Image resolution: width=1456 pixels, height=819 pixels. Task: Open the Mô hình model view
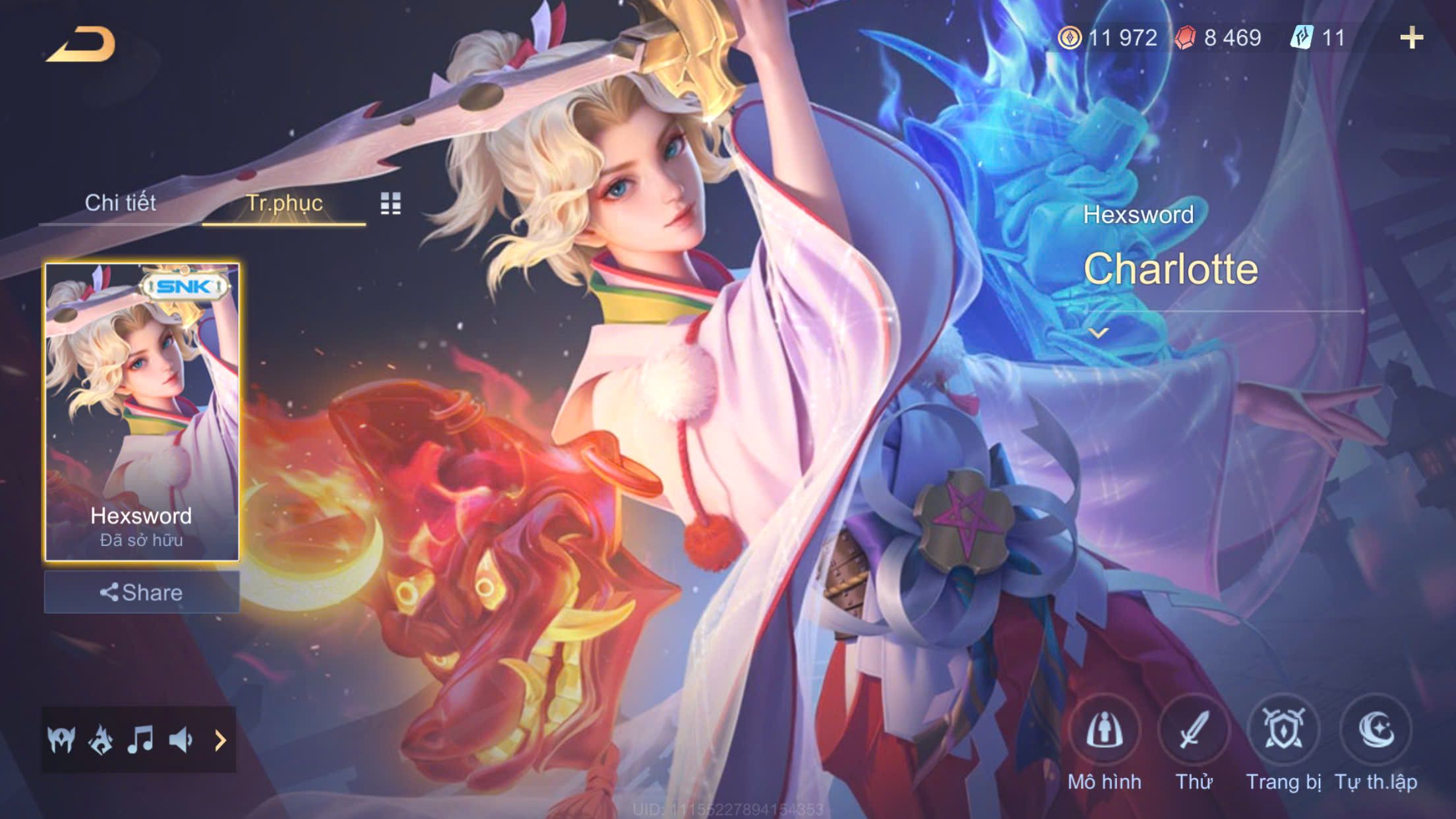click(x=1105, y=731)
